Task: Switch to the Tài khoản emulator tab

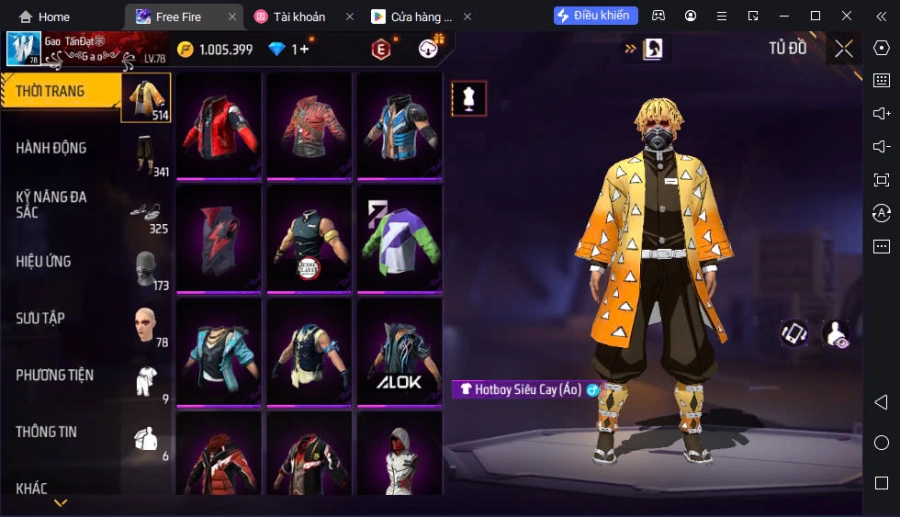Action: point(299,17)
